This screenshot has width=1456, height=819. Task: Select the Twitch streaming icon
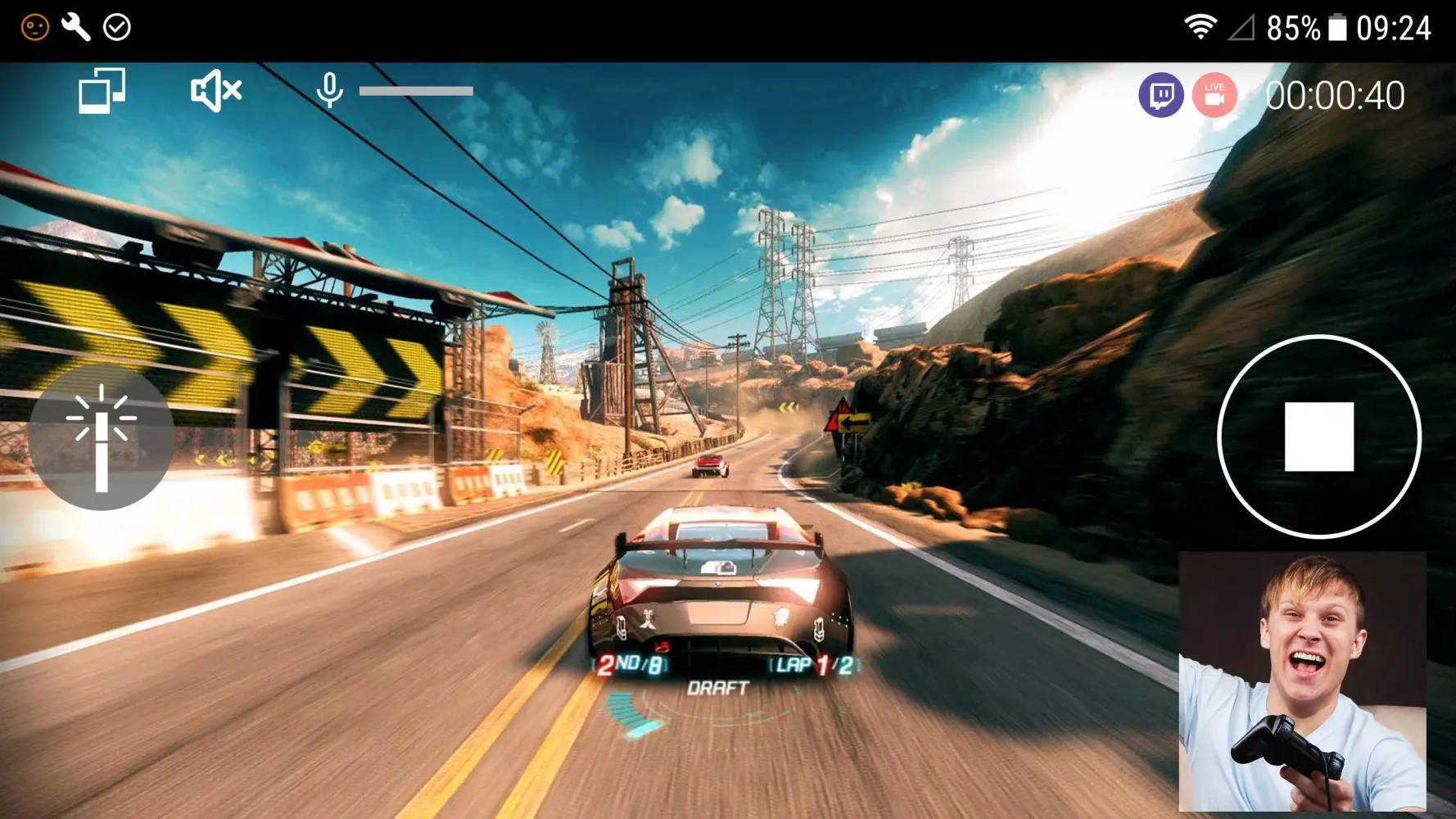click(1160, 96)
